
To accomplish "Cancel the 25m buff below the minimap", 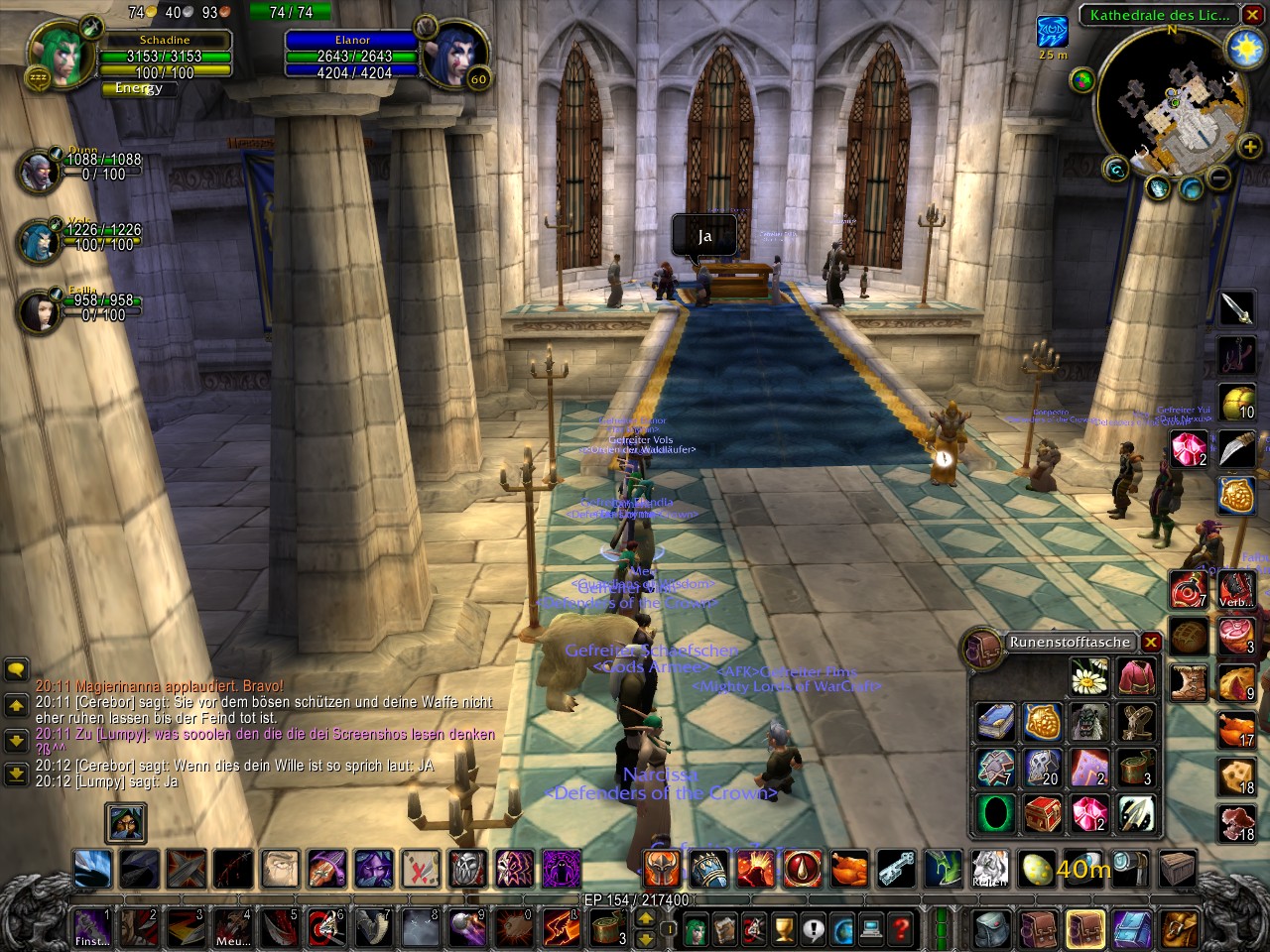I will pos(1052,33).
